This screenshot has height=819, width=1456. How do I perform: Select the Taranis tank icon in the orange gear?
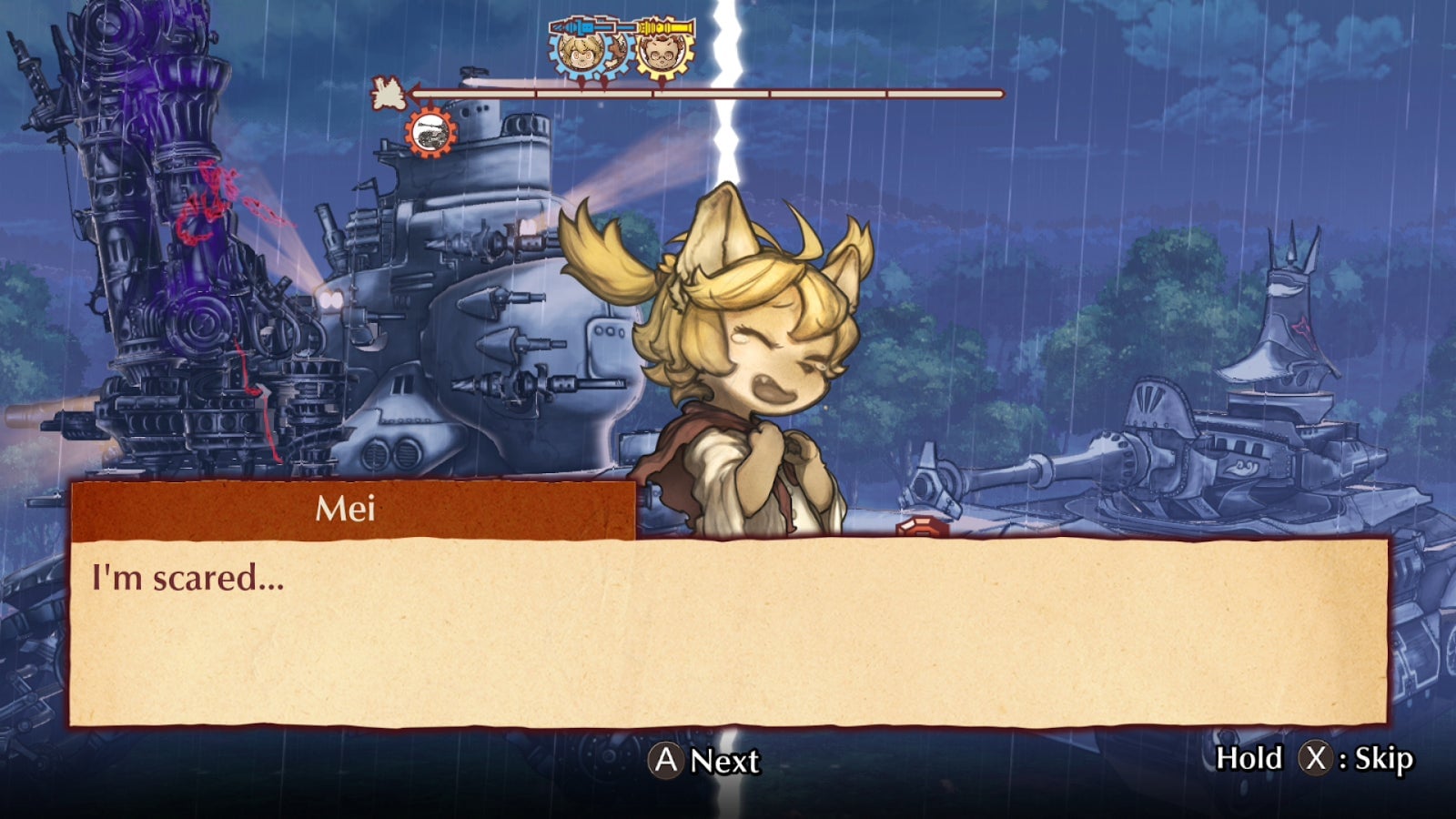[x=430, y=132]
